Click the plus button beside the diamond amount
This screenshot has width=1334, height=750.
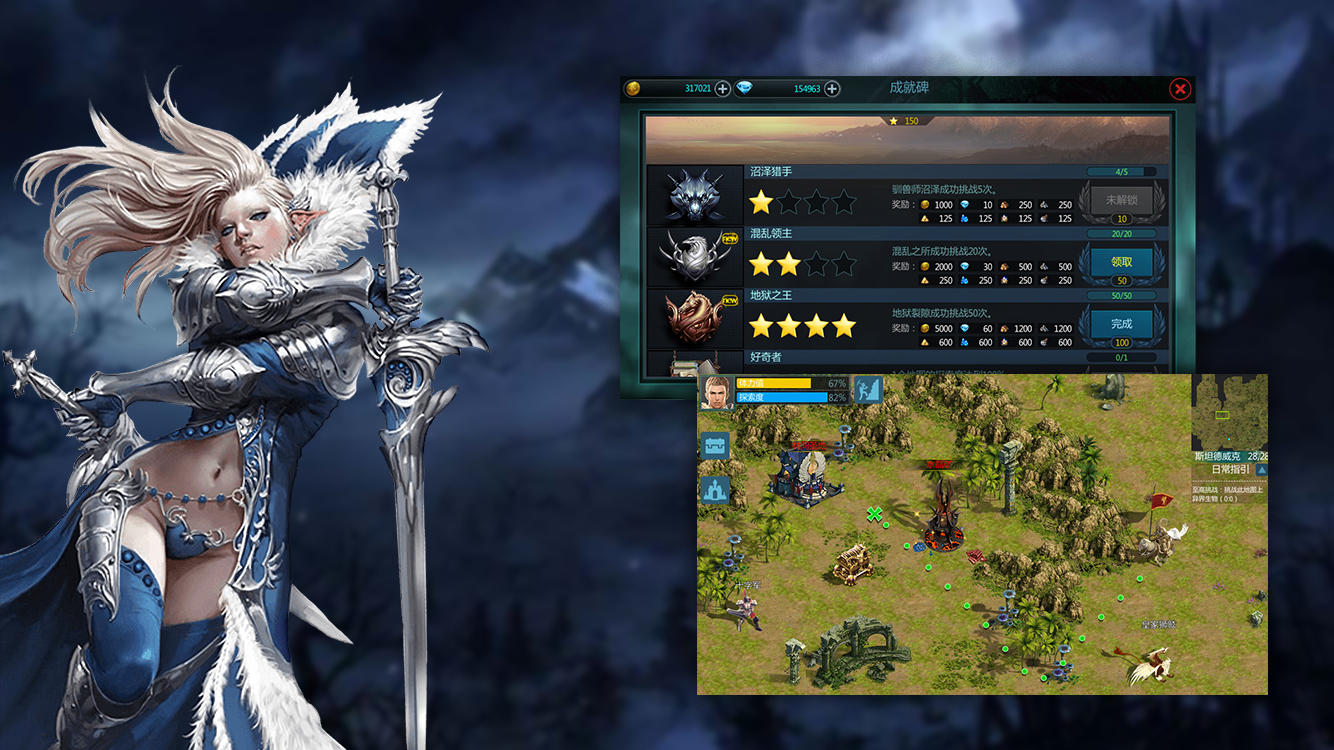pyautogui.click(x=832, y=89)
